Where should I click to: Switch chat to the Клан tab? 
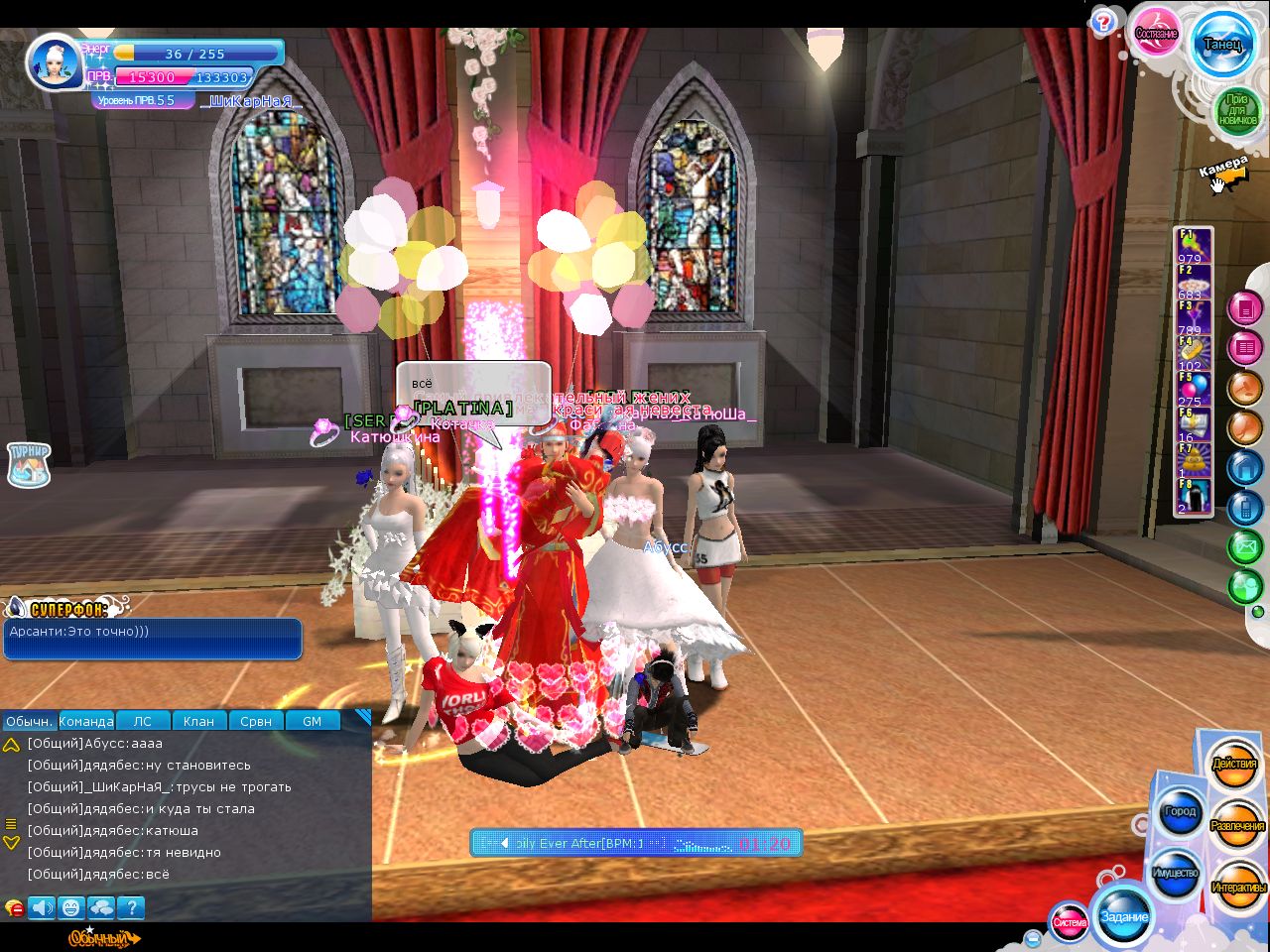tap(198, 721)
